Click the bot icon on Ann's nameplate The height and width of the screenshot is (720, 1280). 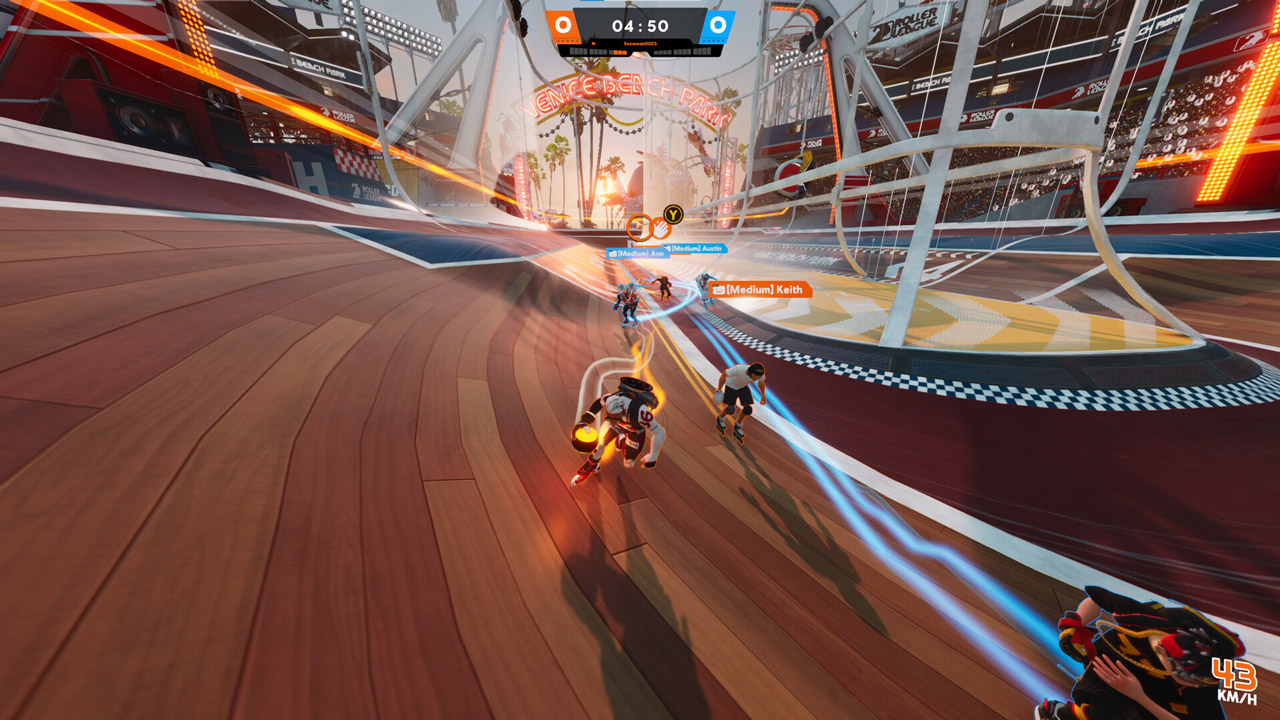(612, 253)
